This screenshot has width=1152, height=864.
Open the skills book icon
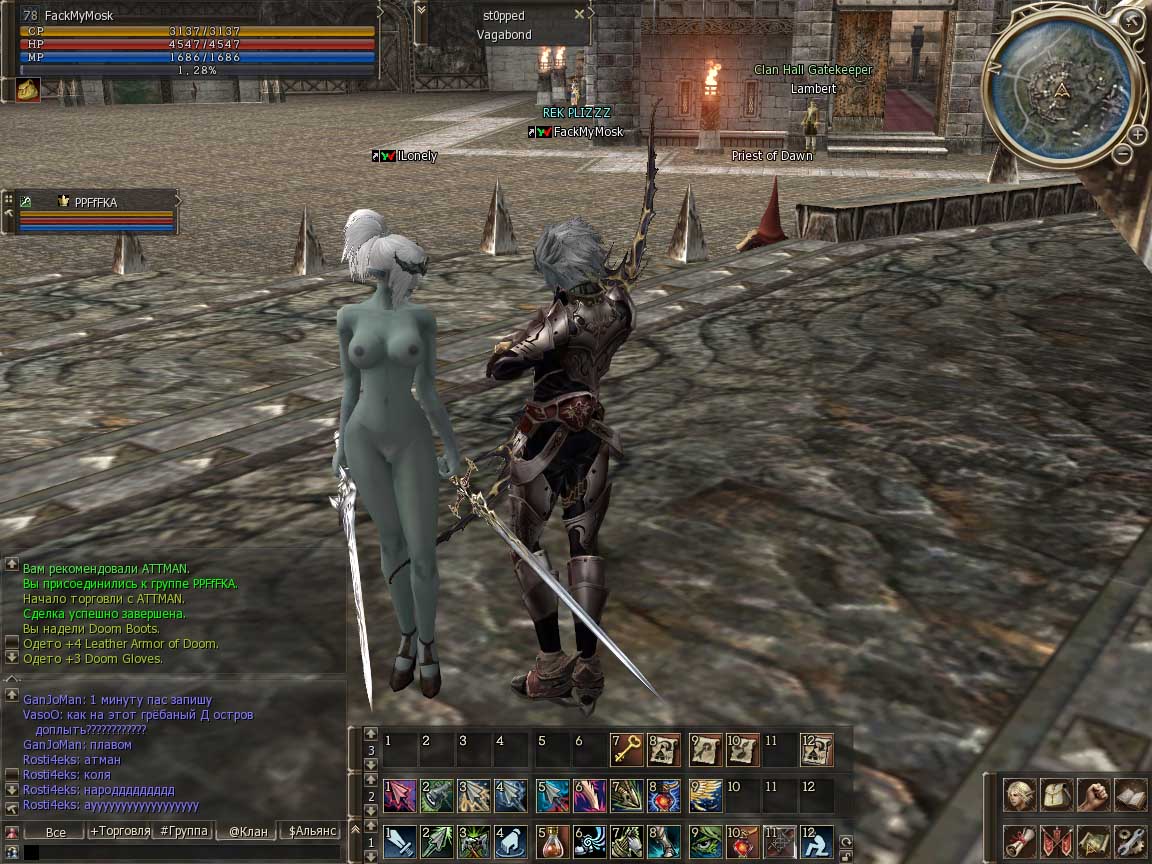click(1130, 796)
